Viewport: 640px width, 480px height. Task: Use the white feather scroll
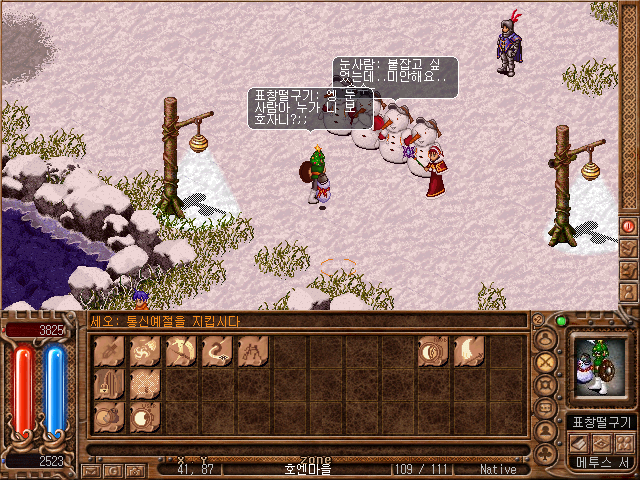coord(469,352)
